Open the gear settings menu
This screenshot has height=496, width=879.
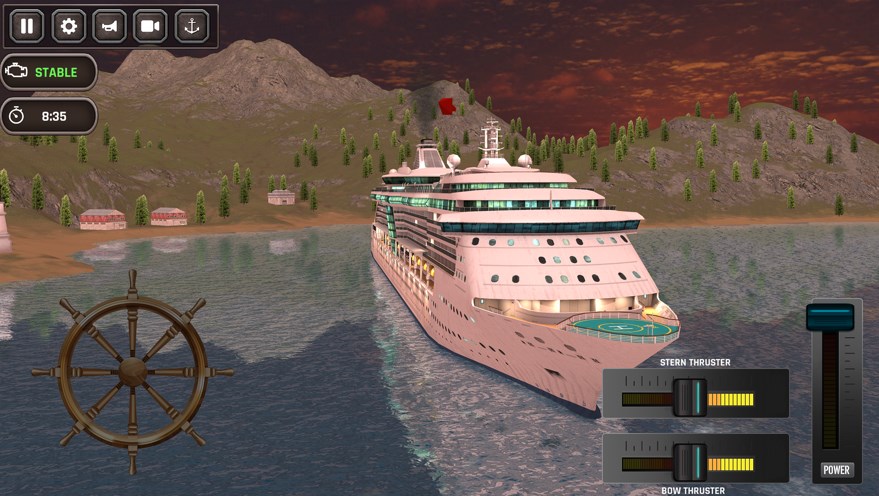(68, 26)
